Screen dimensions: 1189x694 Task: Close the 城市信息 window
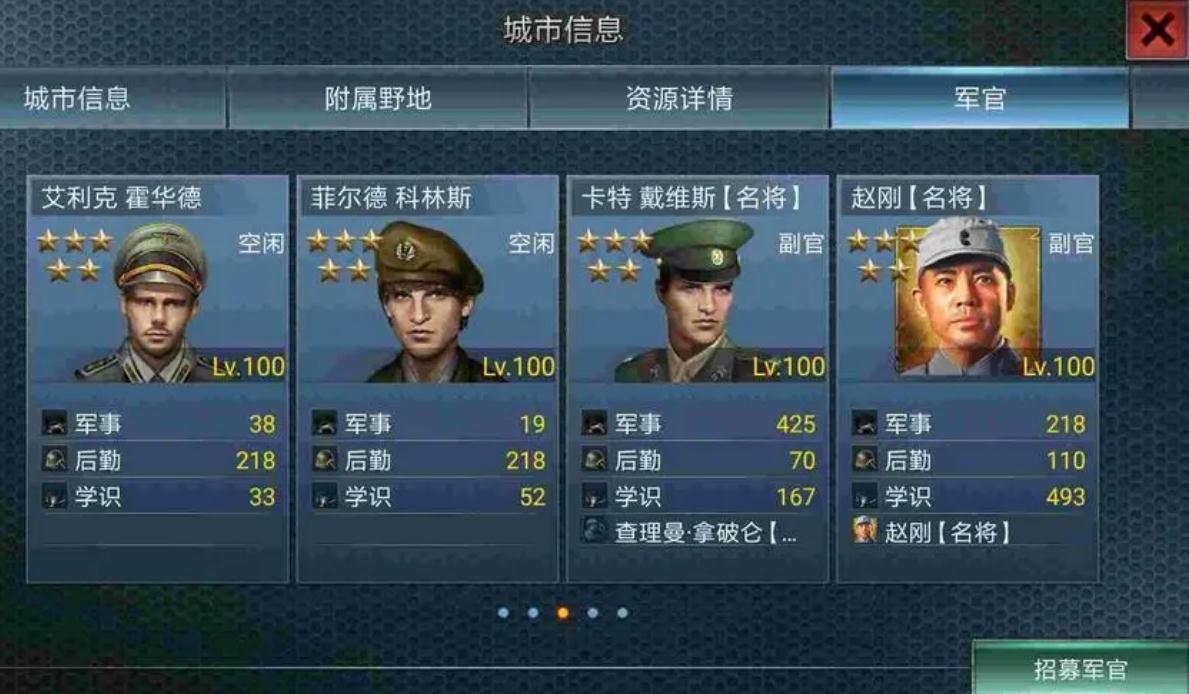[x=1156, y=31]
